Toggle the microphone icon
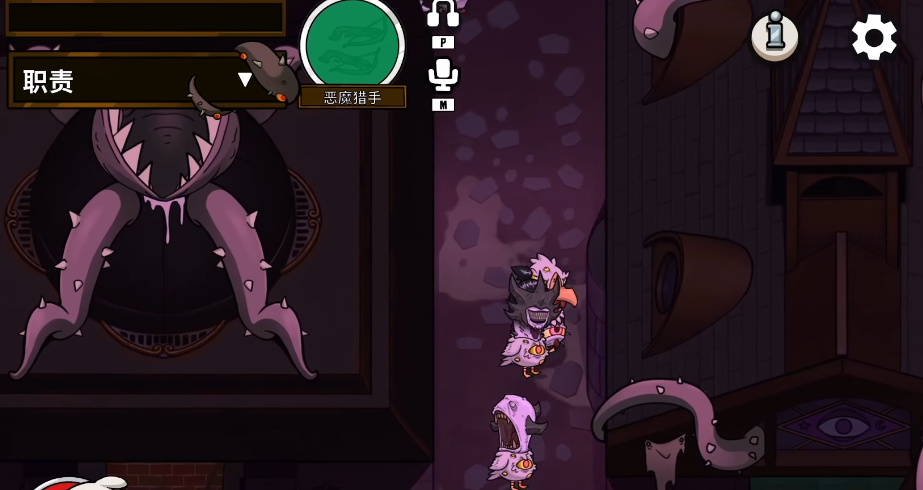The height and width of the screenshot is (490, 923). (442, 75)
